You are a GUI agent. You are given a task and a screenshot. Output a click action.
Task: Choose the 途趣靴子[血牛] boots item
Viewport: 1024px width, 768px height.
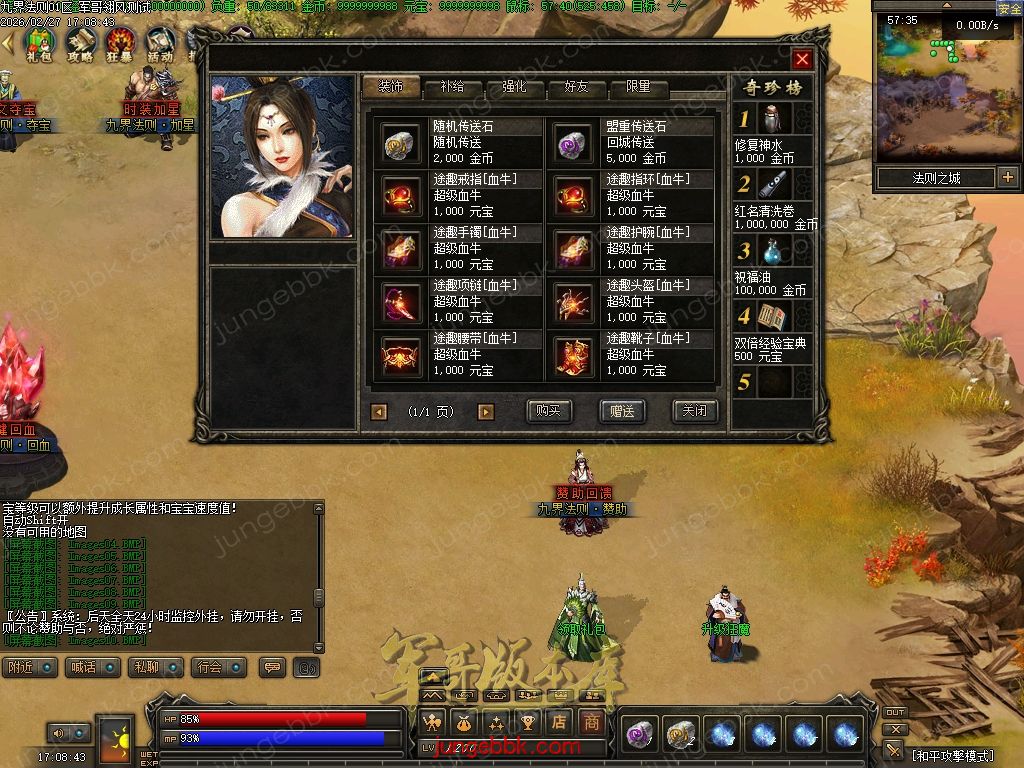point(574,355)
